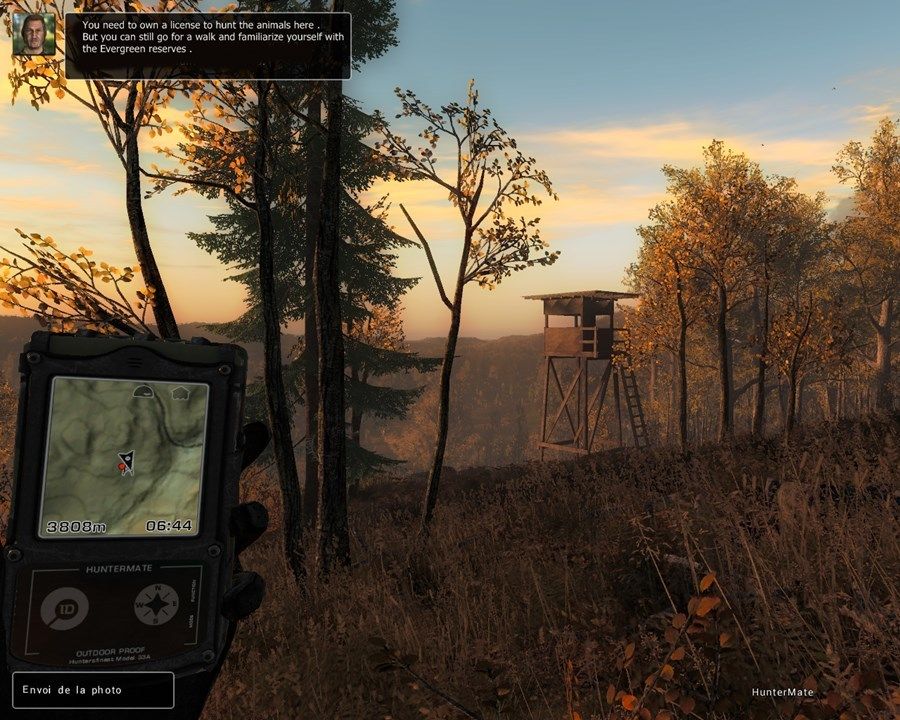This screenshot has width=900, height=720.
Task: Click the HunterMate label in the corner
Action: pyautogui.click(x=783, y=692)
